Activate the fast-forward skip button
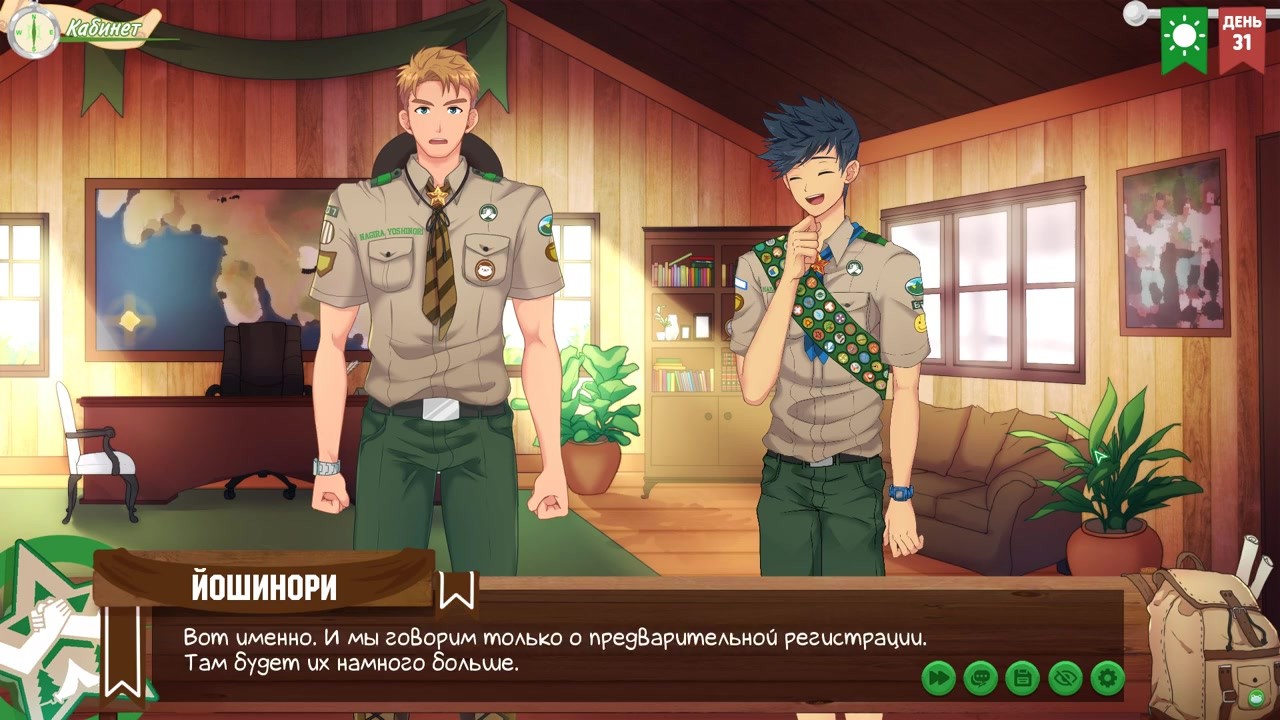 coord(938,678)
